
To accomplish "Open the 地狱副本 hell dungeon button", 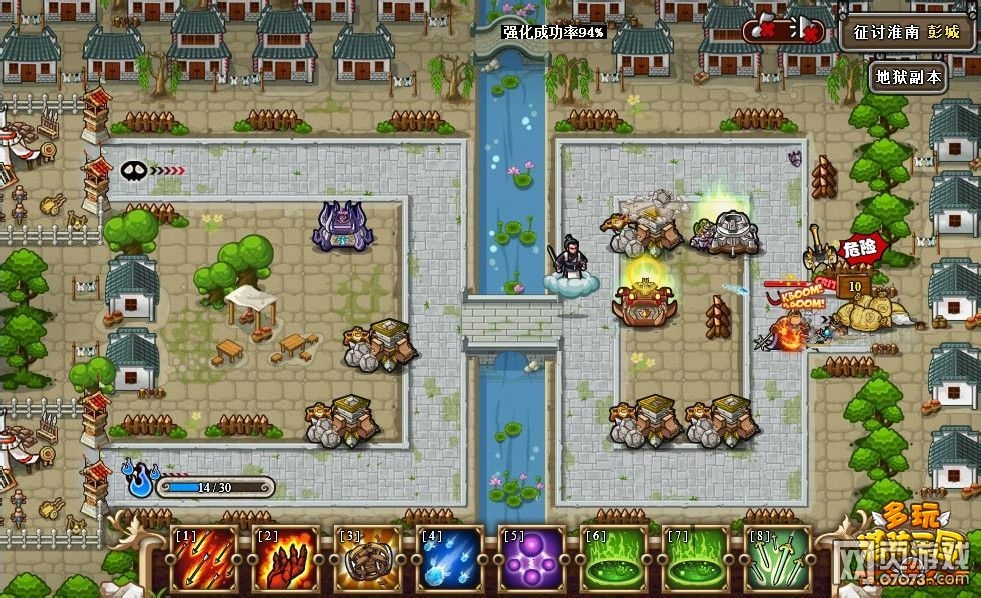I will pyautogui.click(x=908, y=76).
